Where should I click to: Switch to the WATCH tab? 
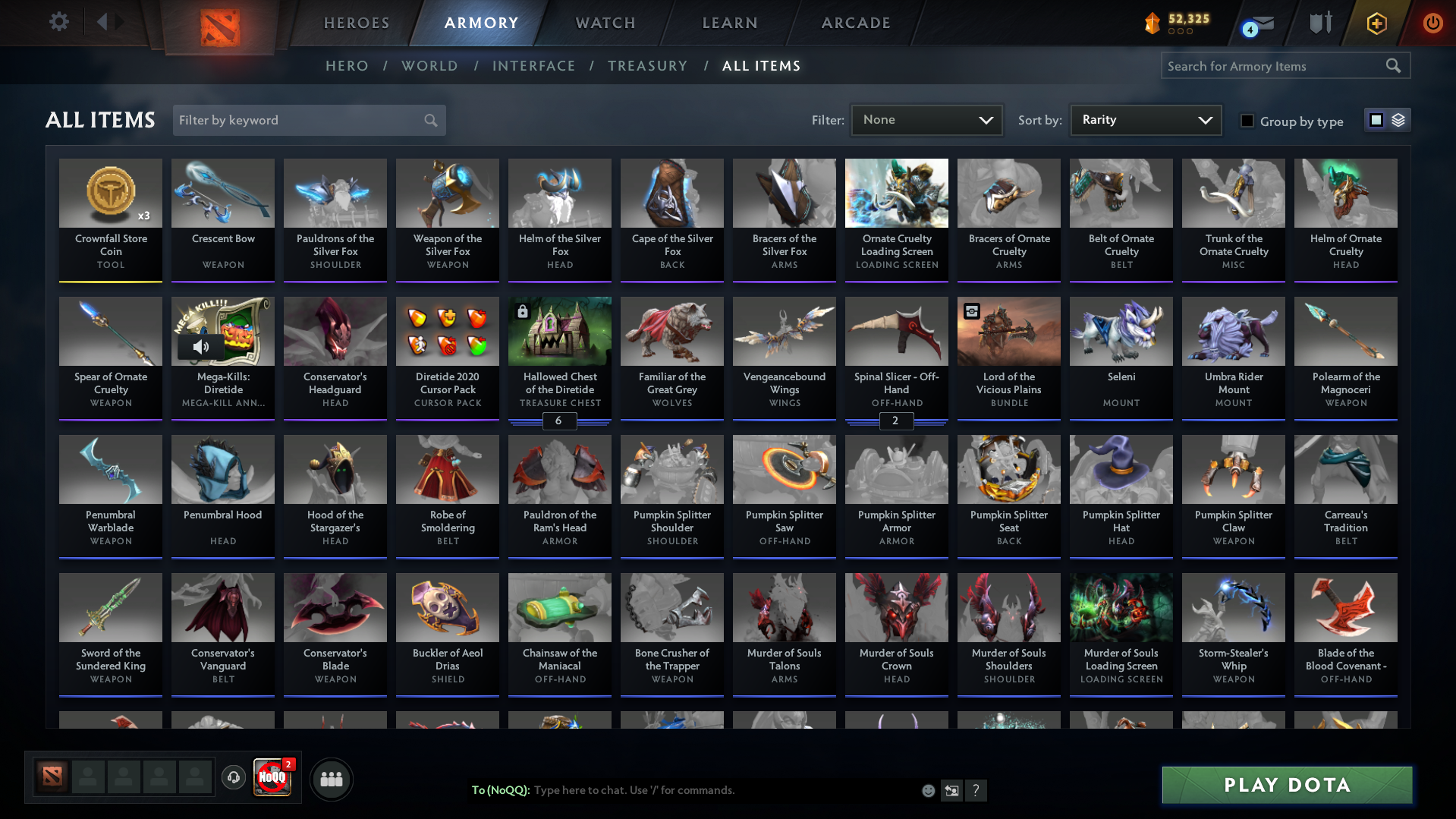point(605,23)
